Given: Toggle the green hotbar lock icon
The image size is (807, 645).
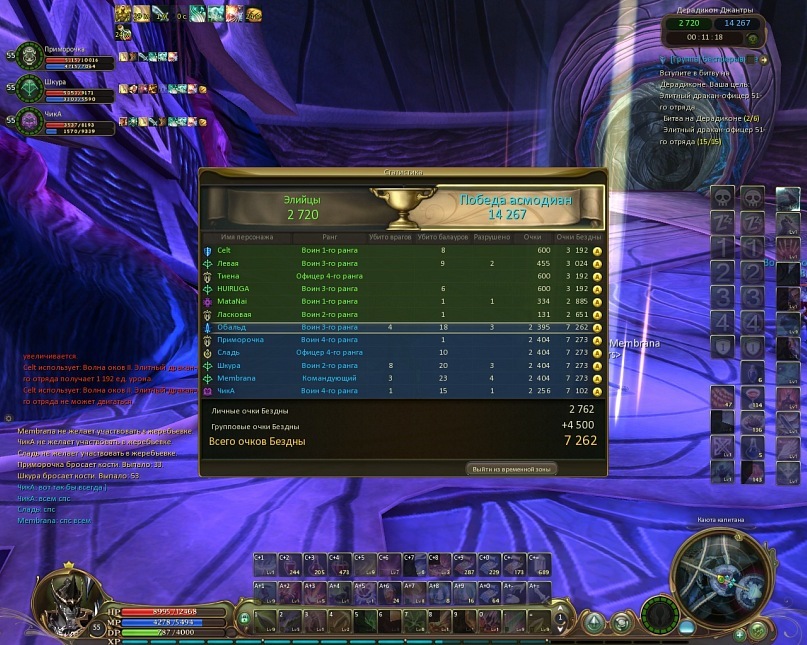Looking at the screenshot, I should pyautogui.click(x=243, y=617).
